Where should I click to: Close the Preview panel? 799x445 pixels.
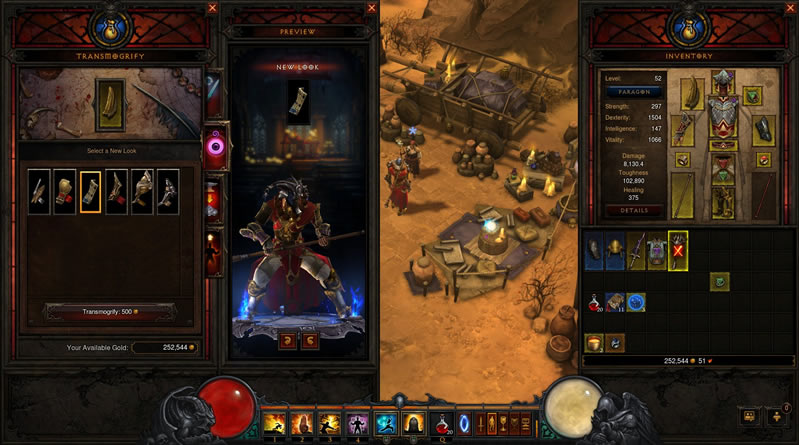click(369, 8)
